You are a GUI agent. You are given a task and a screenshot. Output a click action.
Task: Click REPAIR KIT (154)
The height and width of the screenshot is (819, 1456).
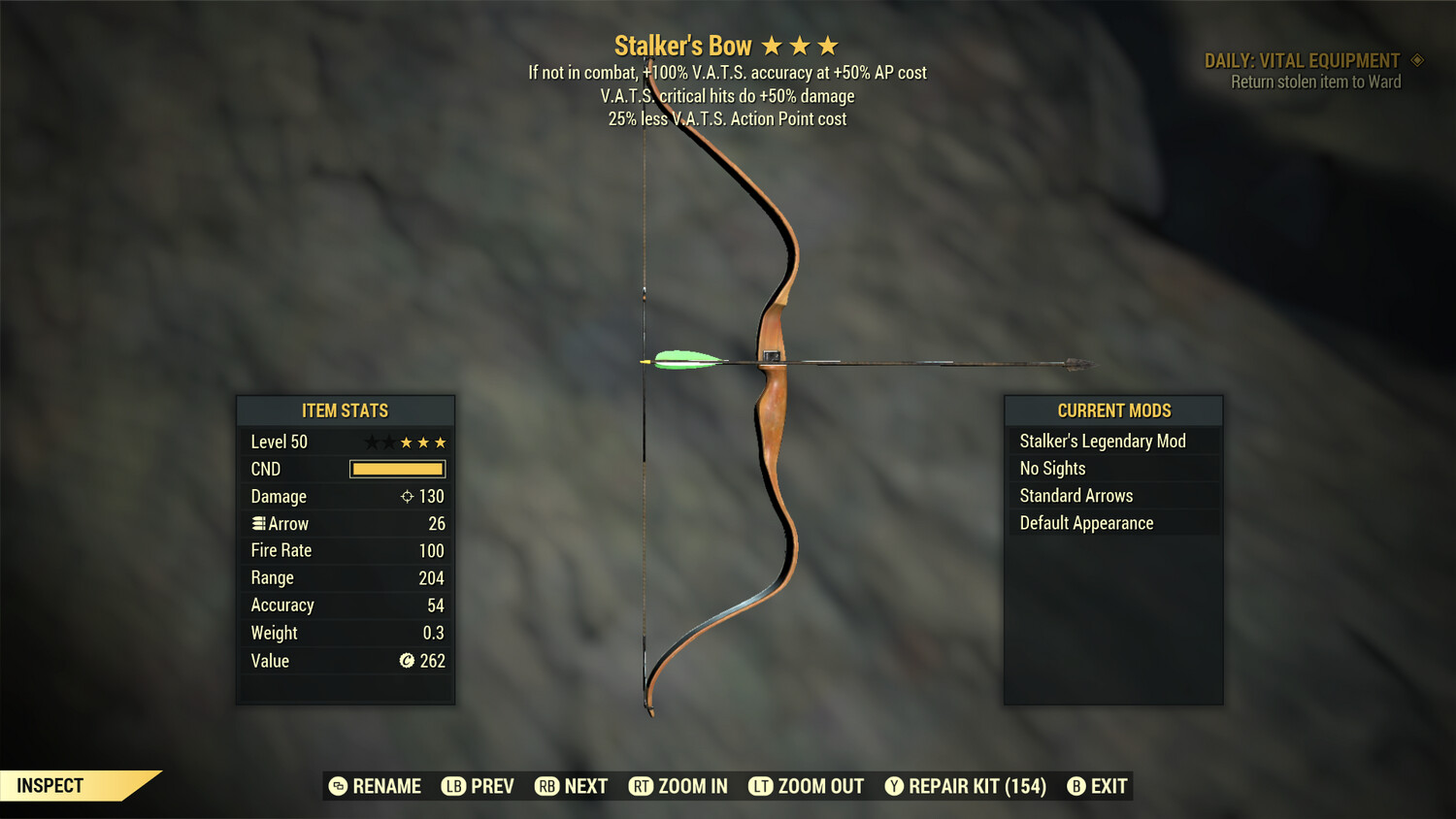coord(976,786)
